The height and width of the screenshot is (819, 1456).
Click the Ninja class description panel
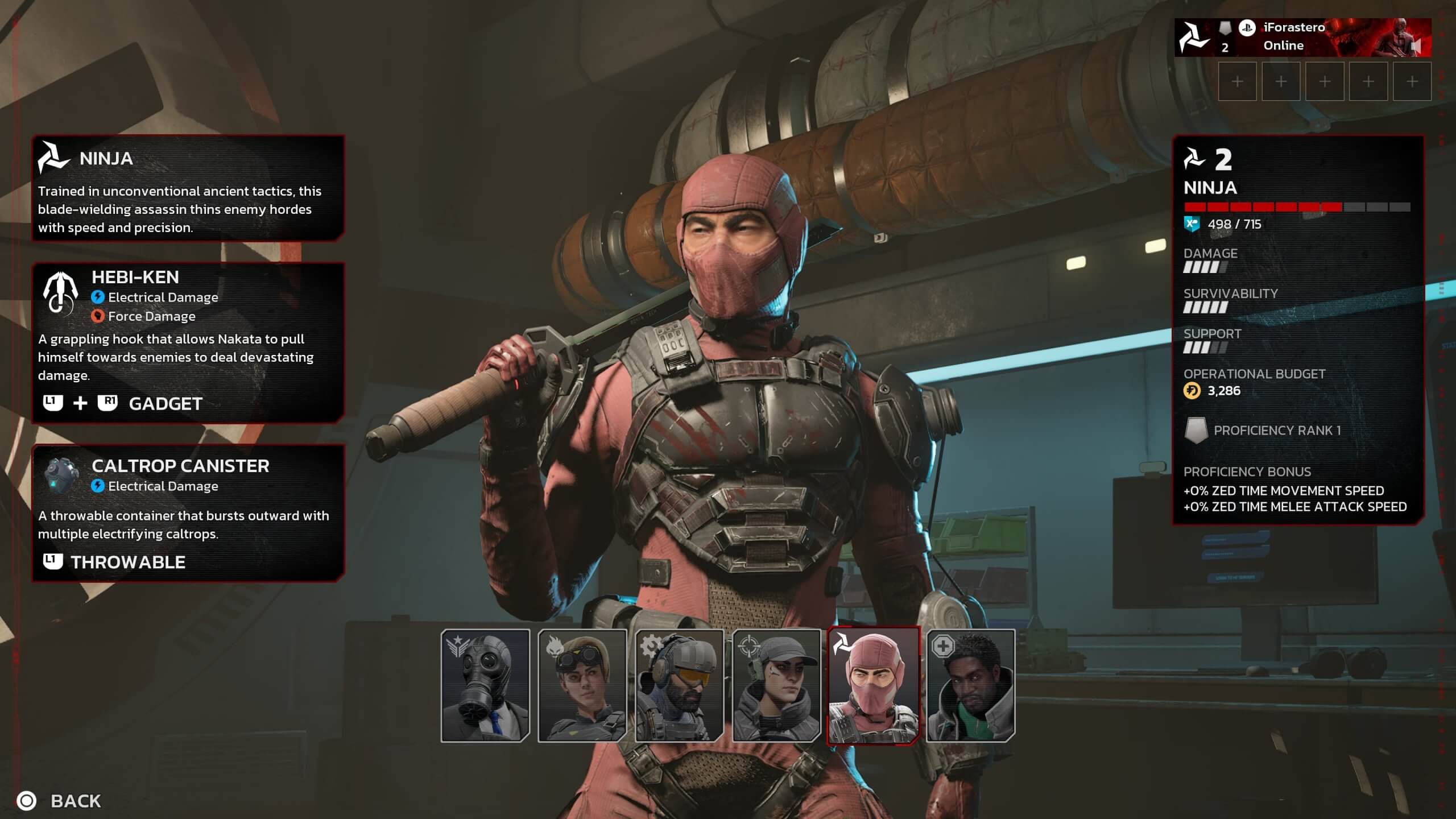pos(188,188)
